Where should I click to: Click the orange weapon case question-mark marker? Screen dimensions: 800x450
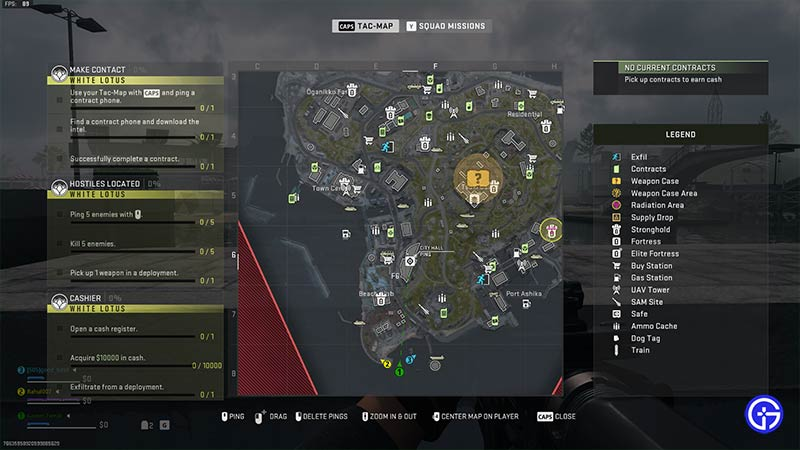point(479,178)
